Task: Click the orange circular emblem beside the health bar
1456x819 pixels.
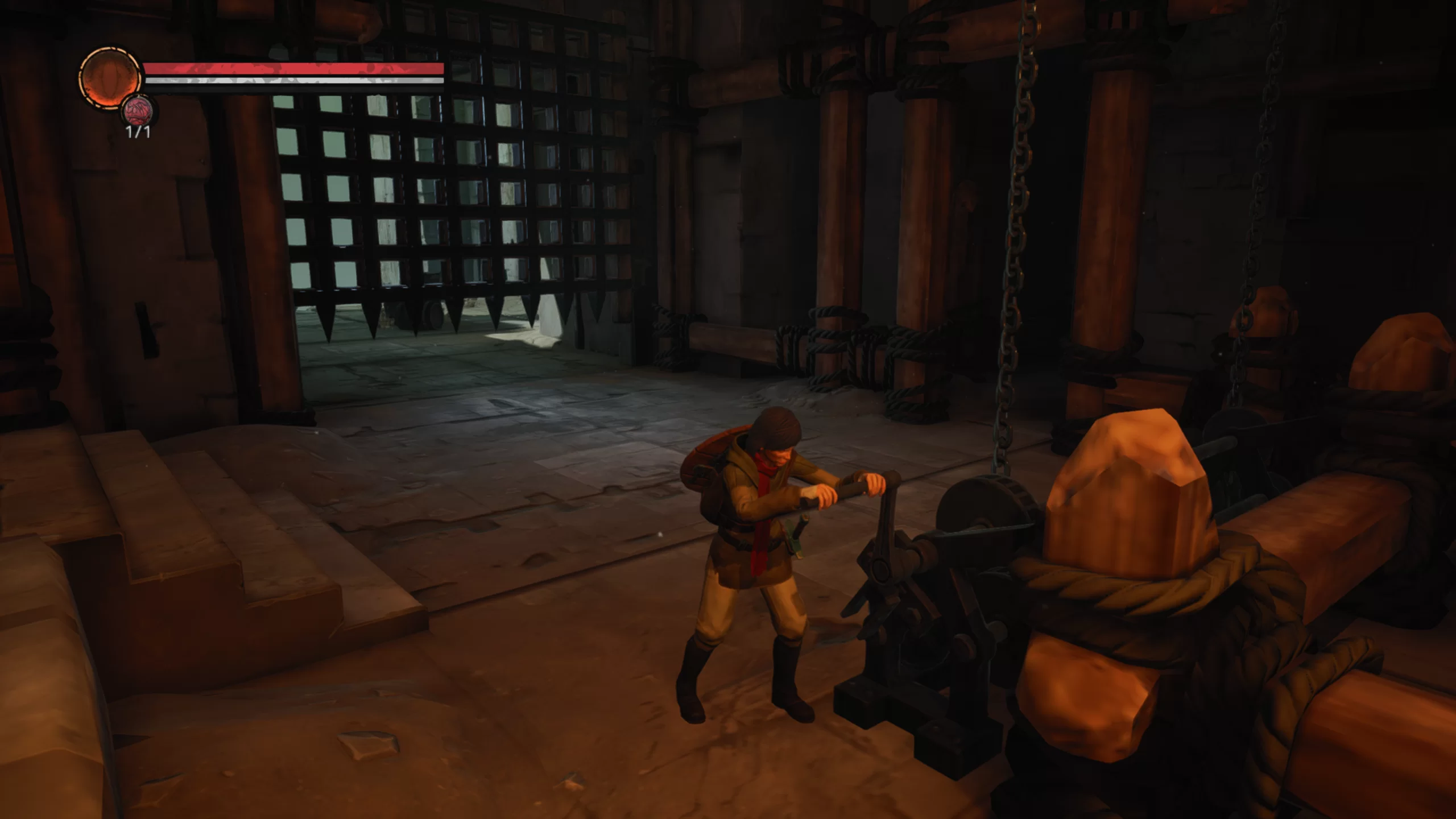Action: [x=110, y=78]
